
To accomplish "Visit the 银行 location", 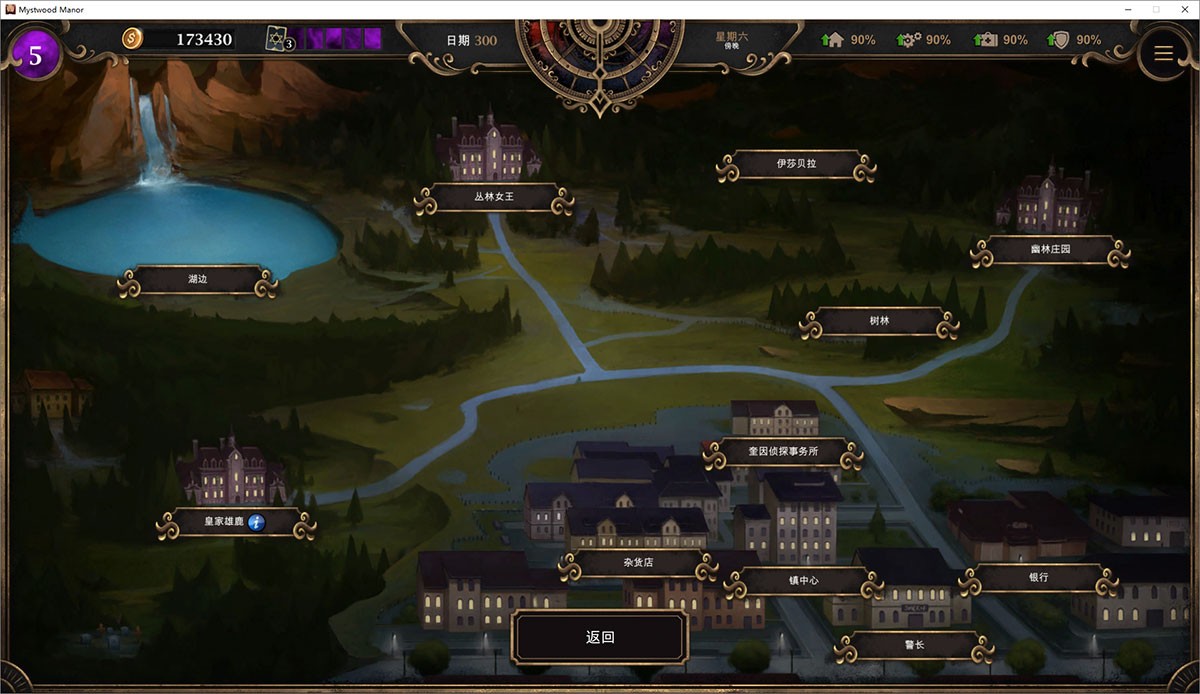I will [1038, 578].
